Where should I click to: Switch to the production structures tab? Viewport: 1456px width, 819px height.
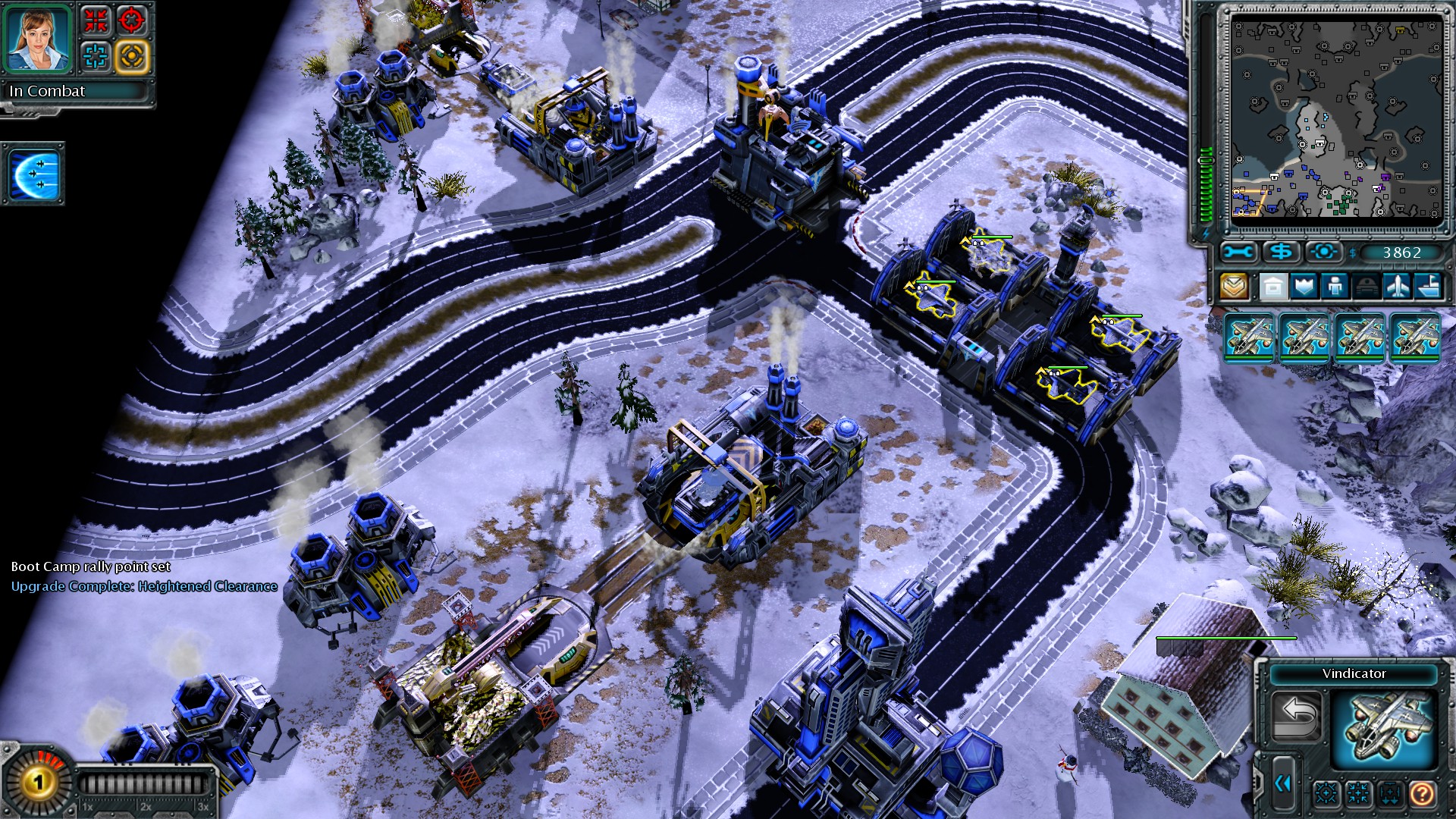1273,287
